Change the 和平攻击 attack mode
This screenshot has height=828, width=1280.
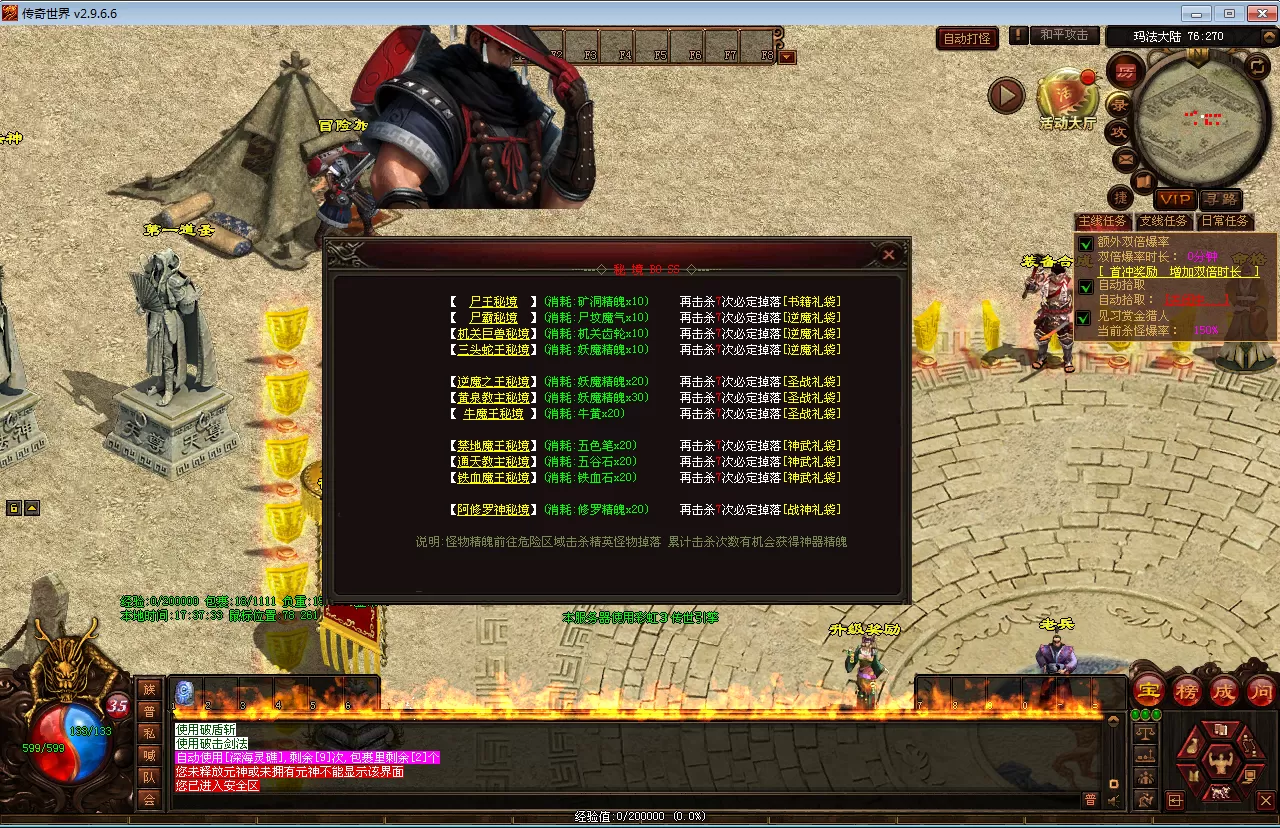pos(1064,35)
